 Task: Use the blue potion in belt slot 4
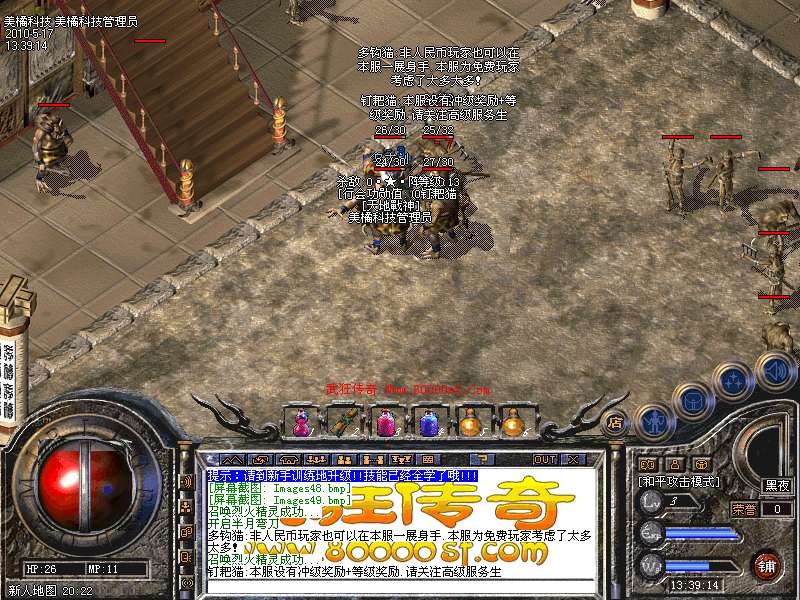(428, 422)
